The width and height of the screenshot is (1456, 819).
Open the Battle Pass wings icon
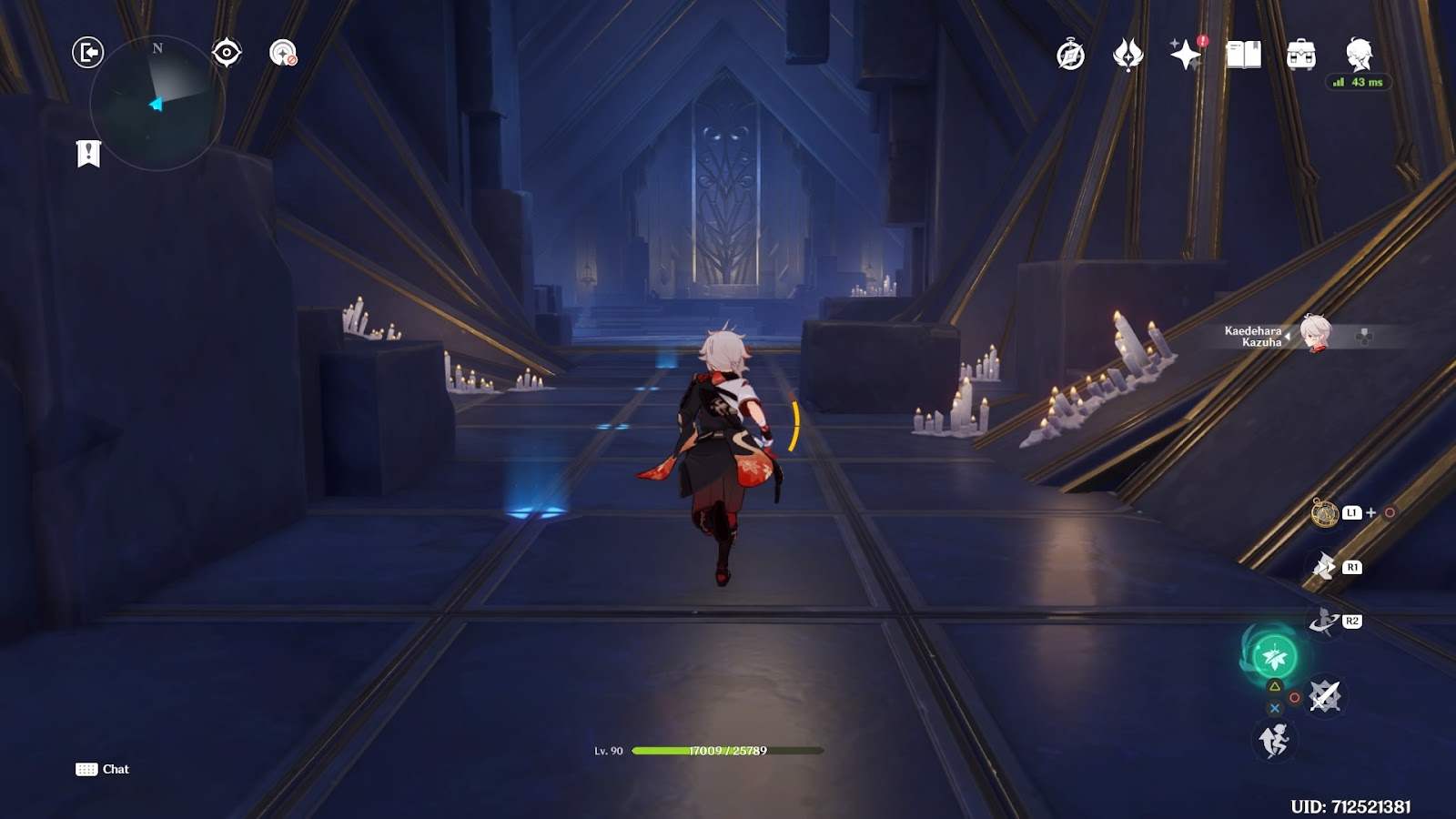(x=1126, y=55)
